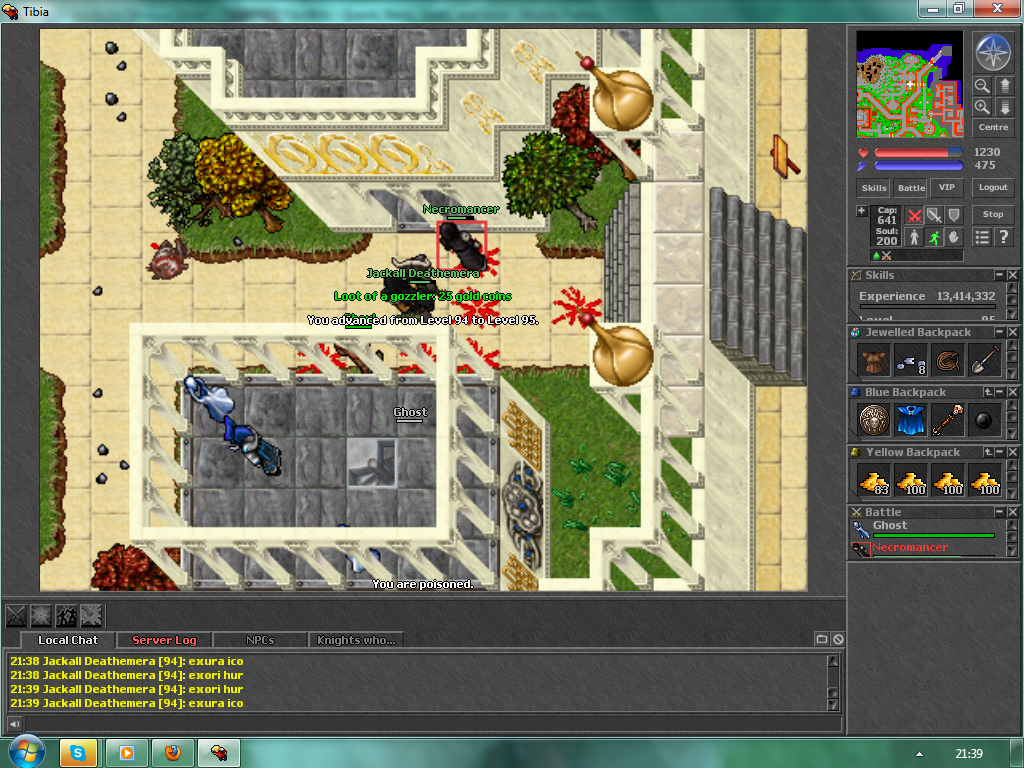Target Necromancer in the Battle list
The height and width of the screenshot is (768, 1024).
click(x=909, y=548)
